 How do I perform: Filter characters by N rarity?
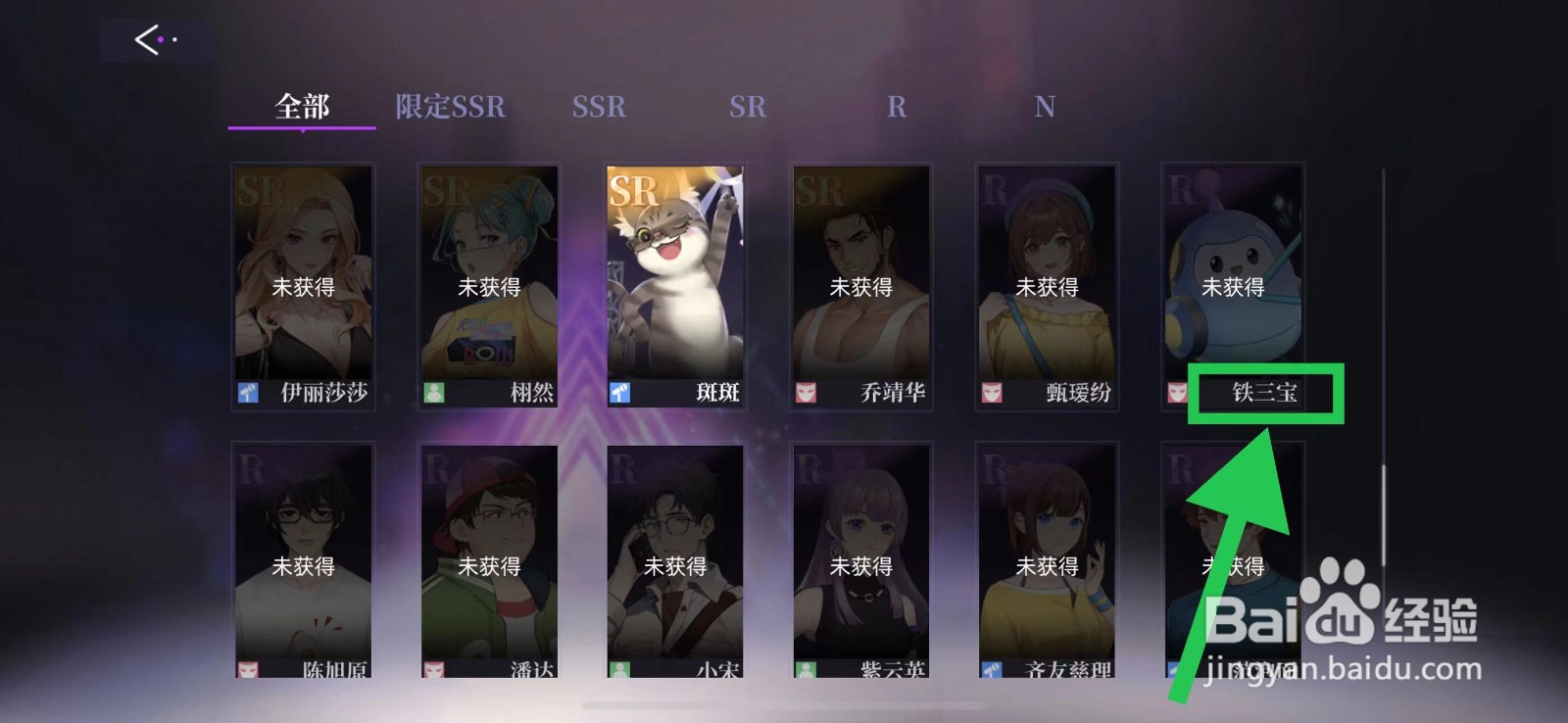click(1045, 106)
